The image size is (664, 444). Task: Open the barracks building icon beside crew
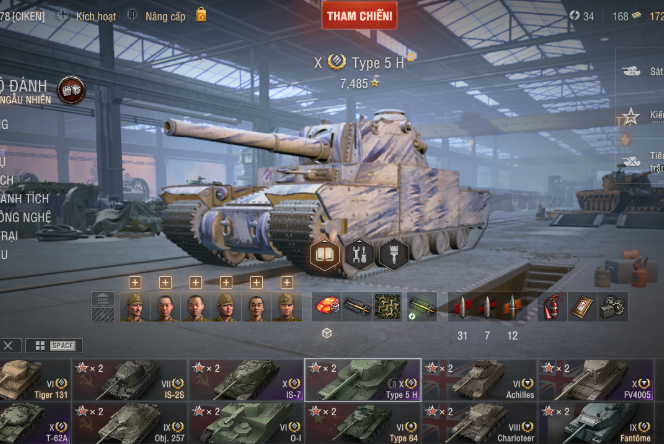[102, 306]
